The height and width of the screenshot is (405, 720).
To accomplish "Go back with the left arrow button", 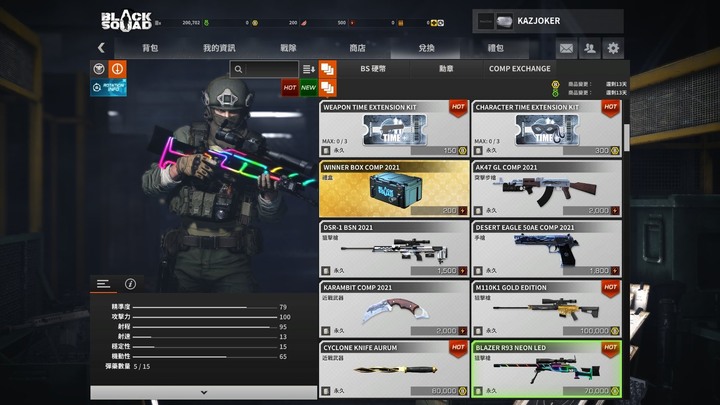I will [101, 47].
